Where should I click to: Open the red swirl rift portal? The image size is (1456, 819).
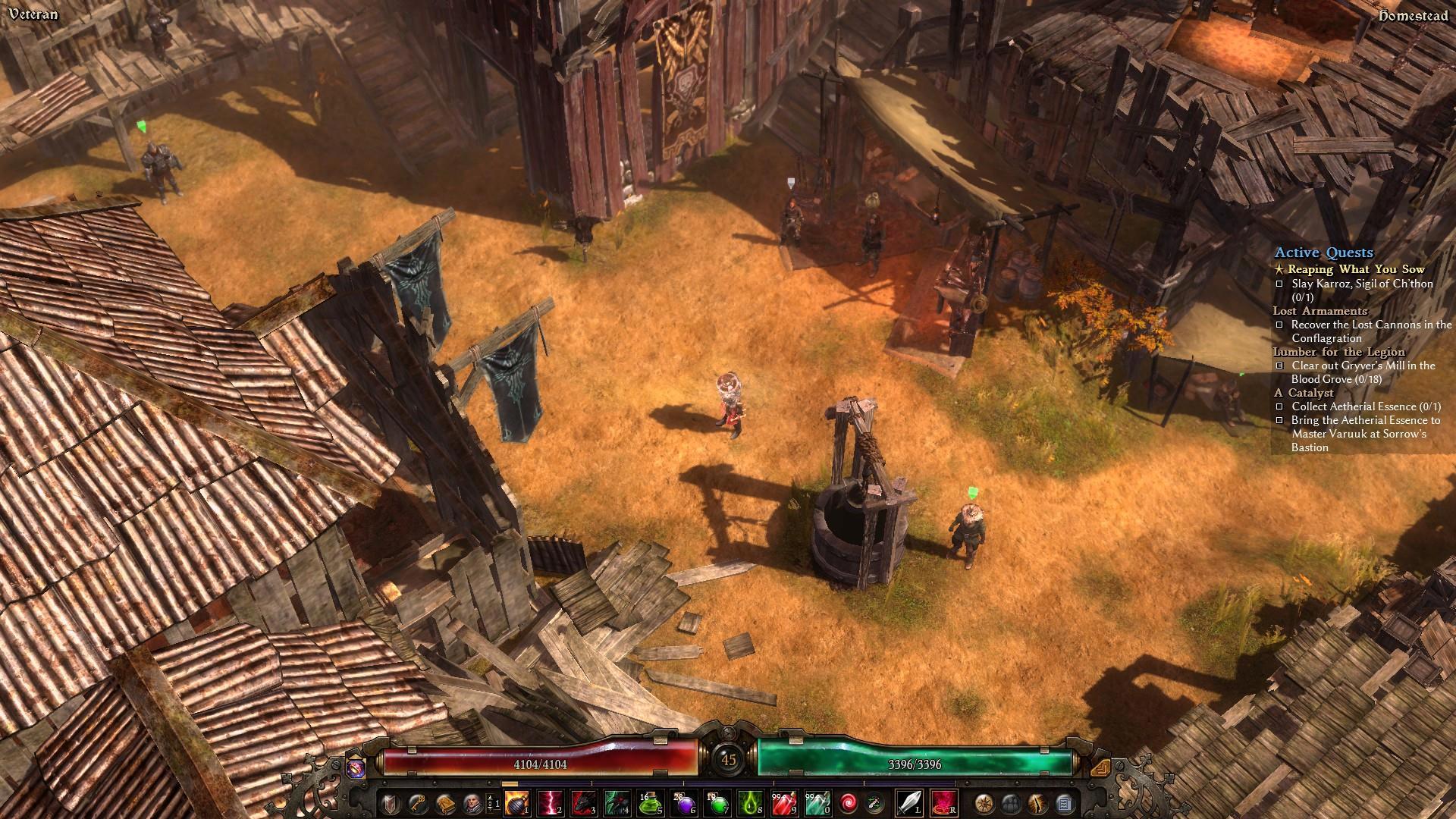[849, 802]
